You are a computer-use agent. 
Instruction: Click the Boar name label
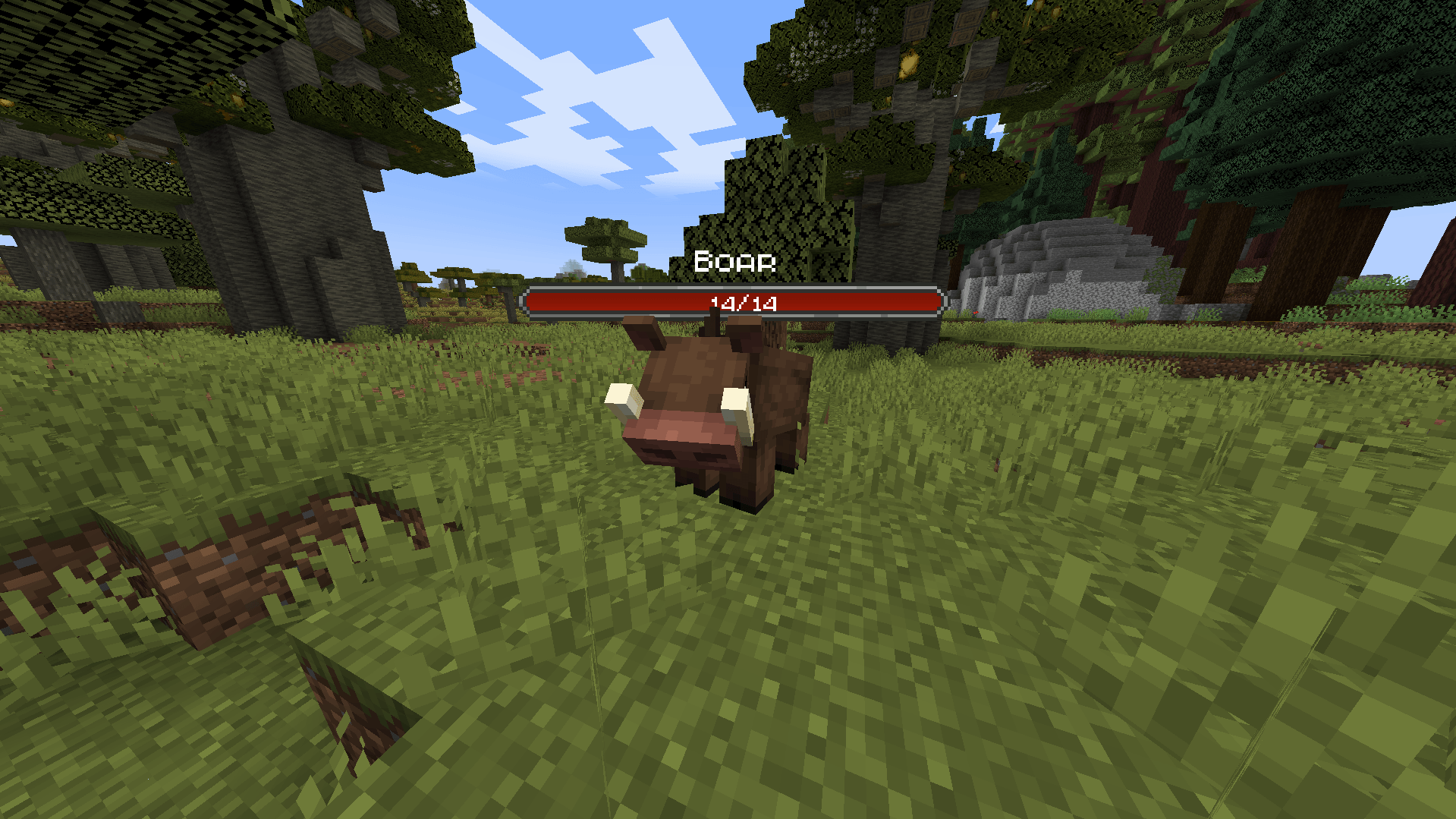point(734,261)
